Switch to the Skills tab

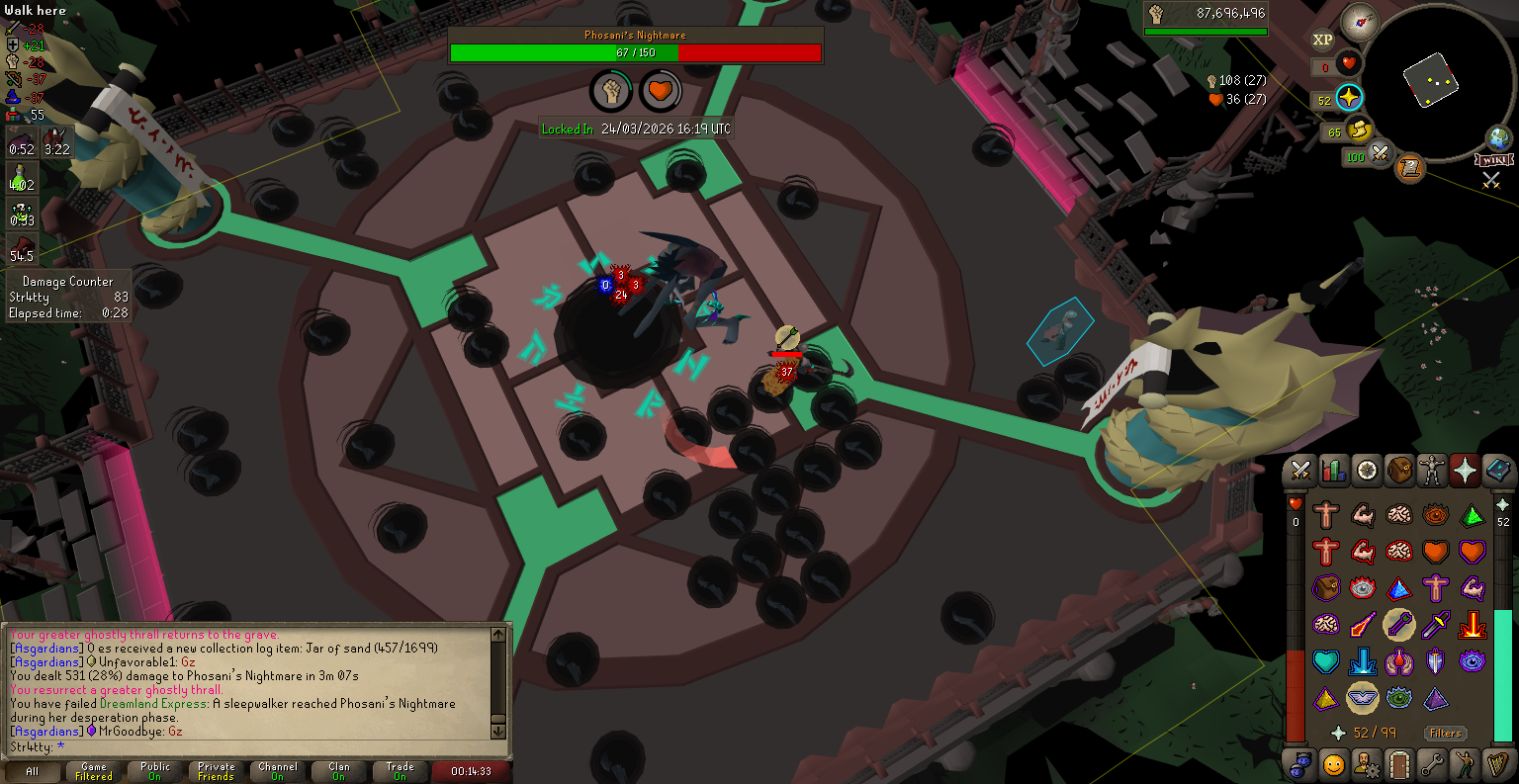1333,471
